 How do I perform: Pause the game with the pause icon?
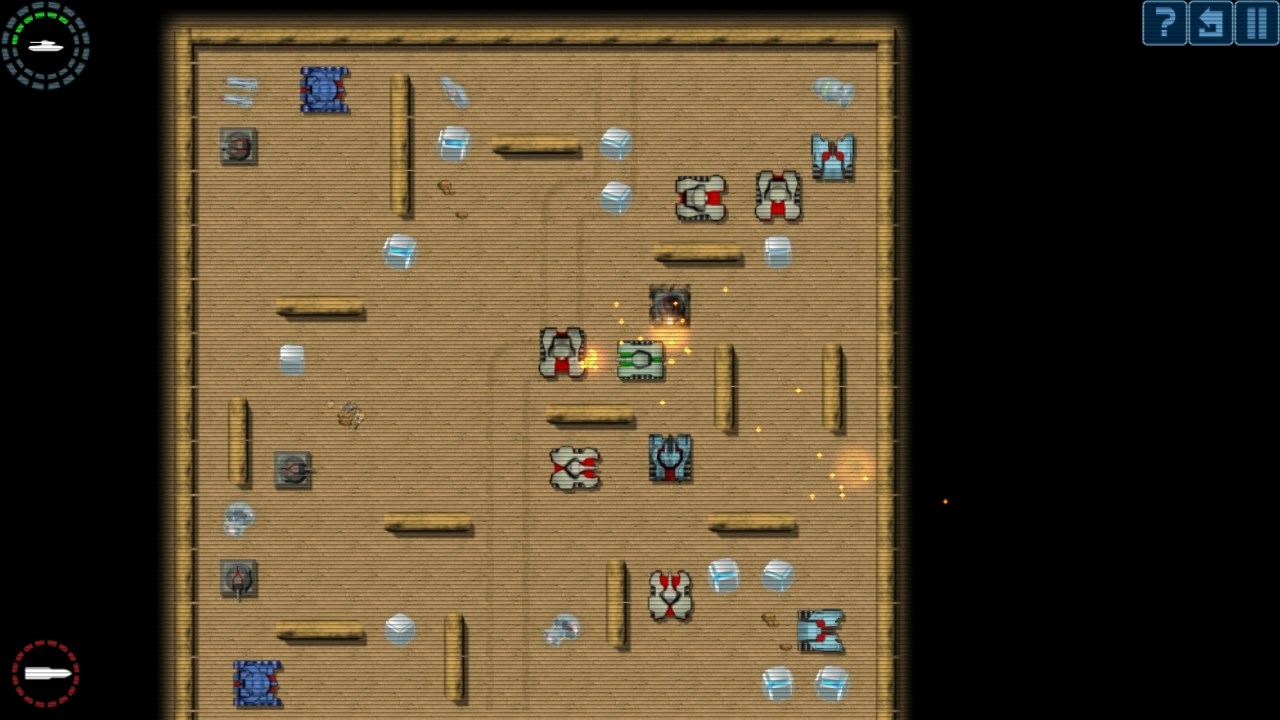coord(1256,23)
